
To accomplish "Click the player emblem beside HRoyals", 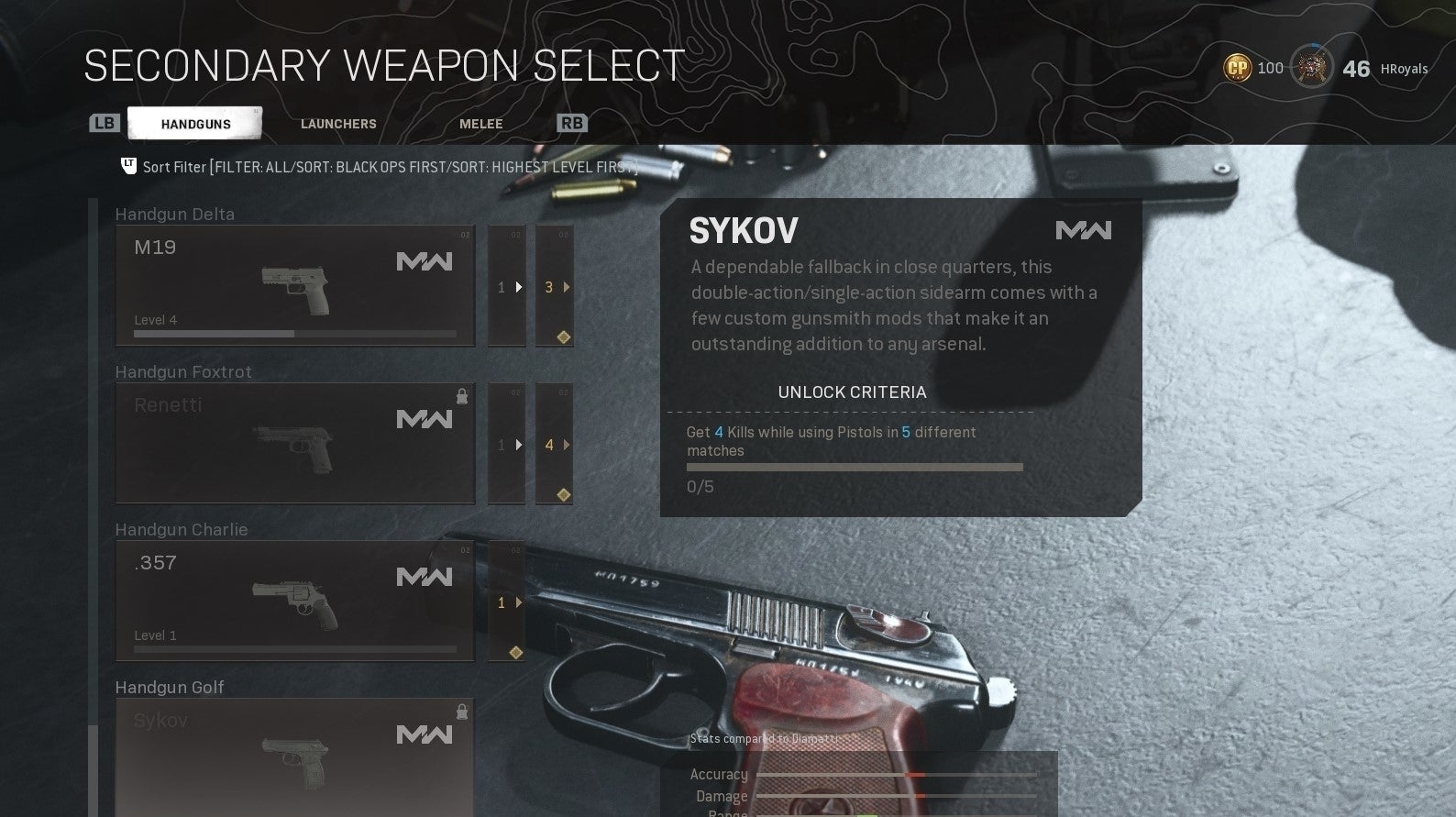I will [x=1310, y=67].
